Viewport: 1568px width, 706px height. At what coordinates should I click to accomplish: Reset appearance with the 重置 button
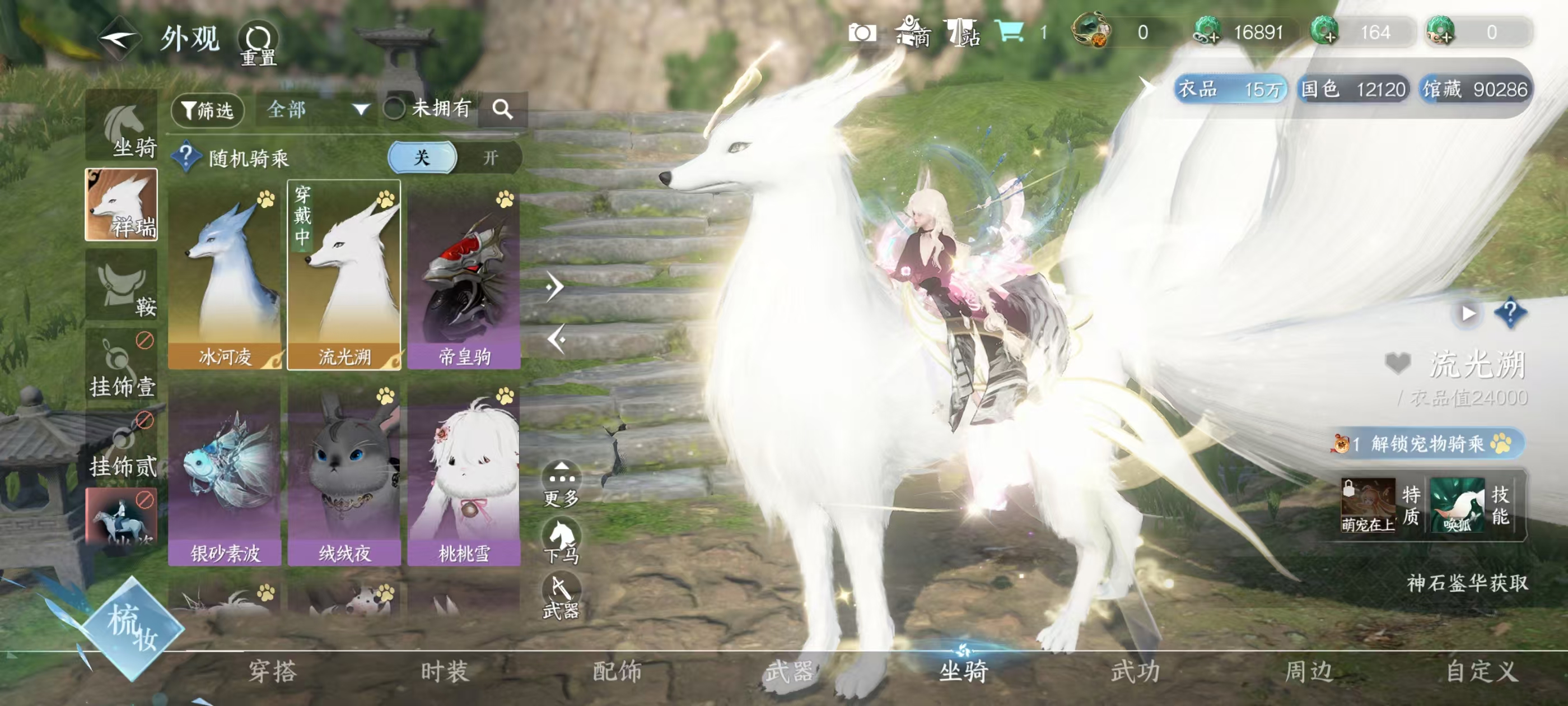point(258,44)
